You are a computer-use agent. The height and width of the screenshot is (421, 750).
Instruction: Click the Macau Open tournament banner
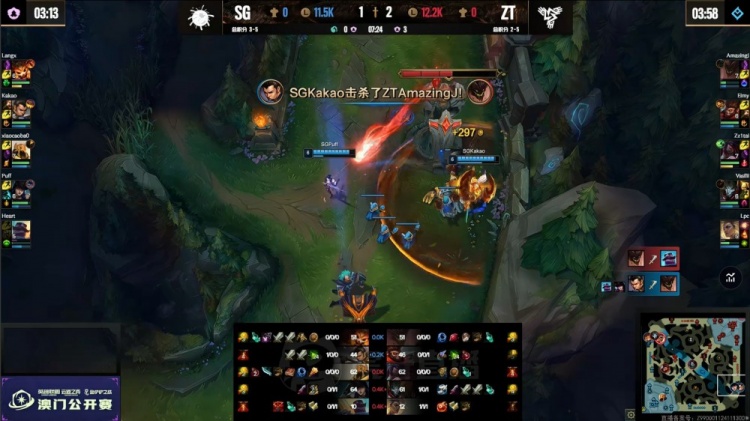tap(60, 398)
